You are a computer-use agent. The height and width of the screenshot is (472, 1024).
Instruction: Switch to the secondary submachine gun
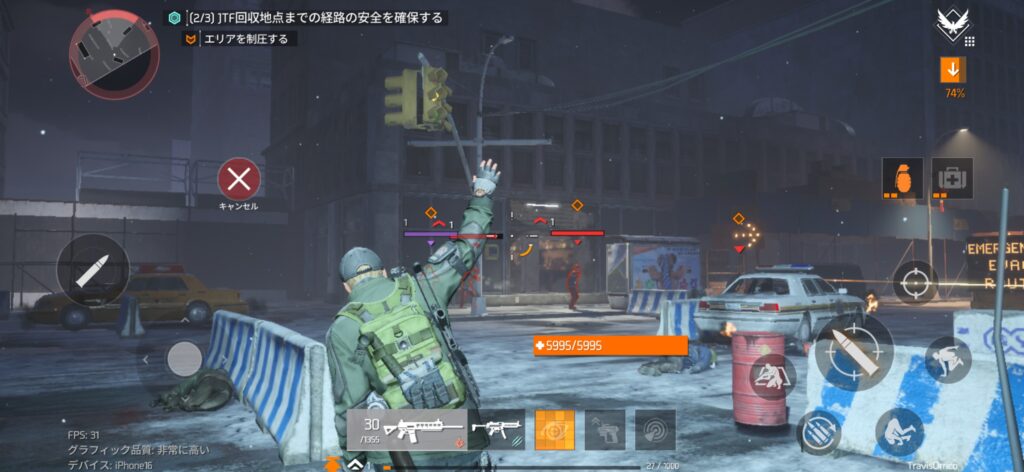tap(498, 430)
